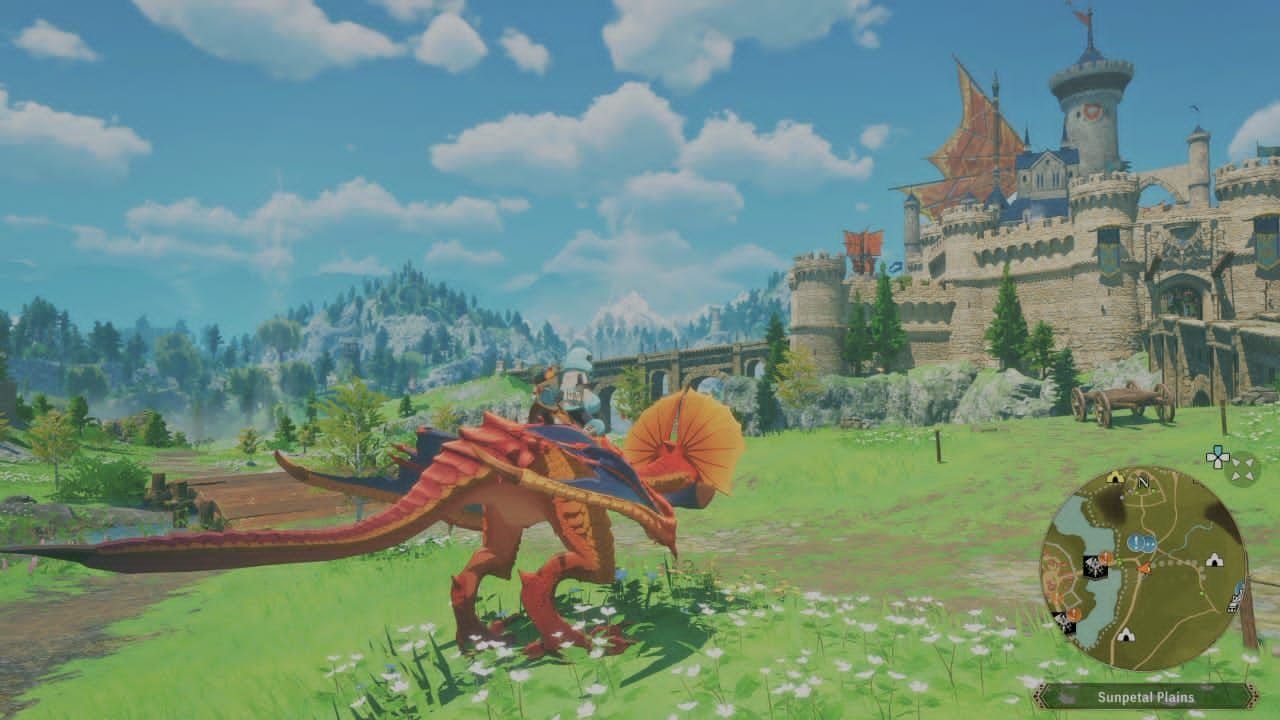Click the Sunpetal Plains location banner
This screenshot has width=1280, height=720.
[1146, 696]
